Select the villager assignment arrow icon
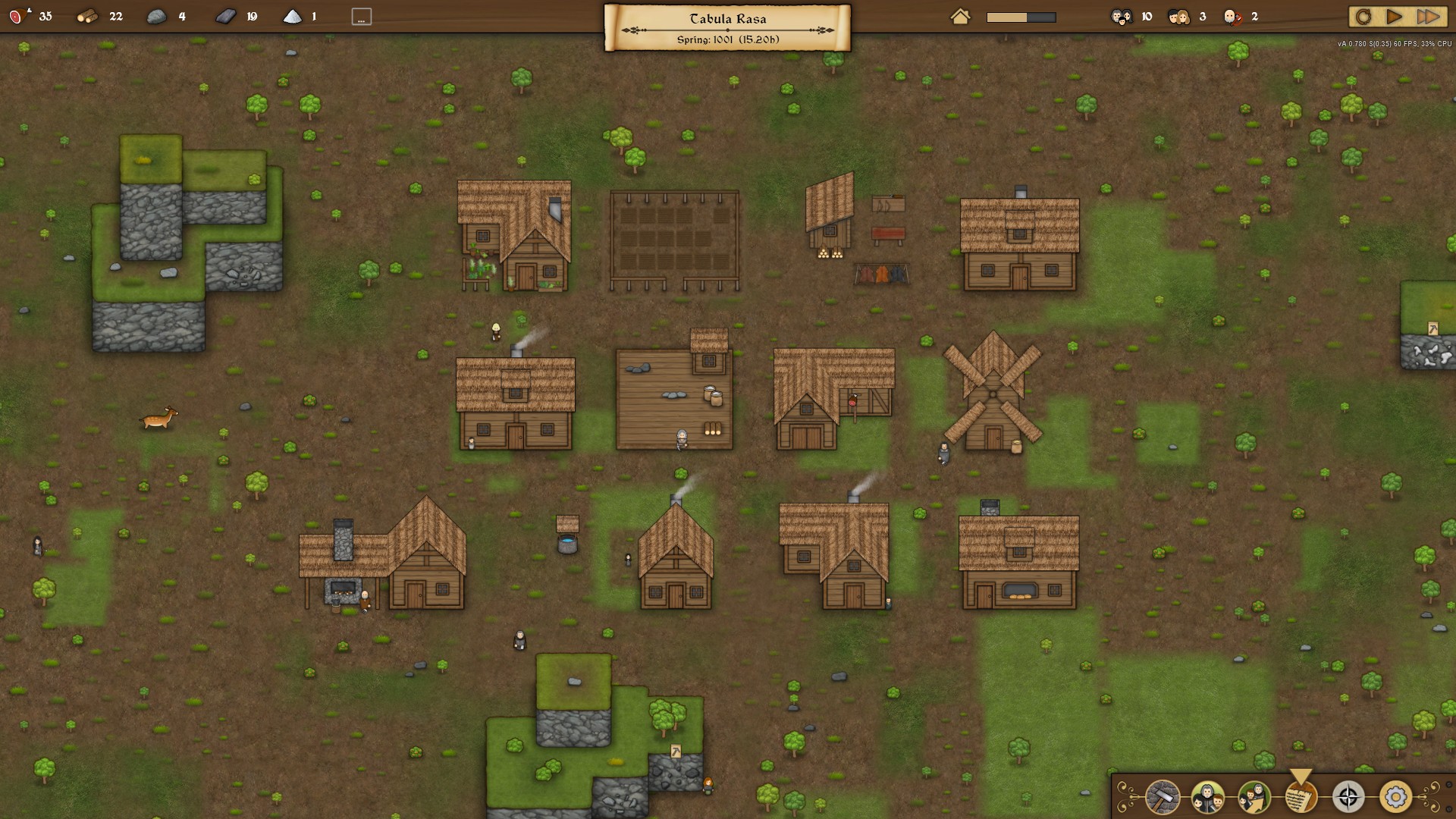This screenshot has width=1456, height=819. (x=1254, y=797)
